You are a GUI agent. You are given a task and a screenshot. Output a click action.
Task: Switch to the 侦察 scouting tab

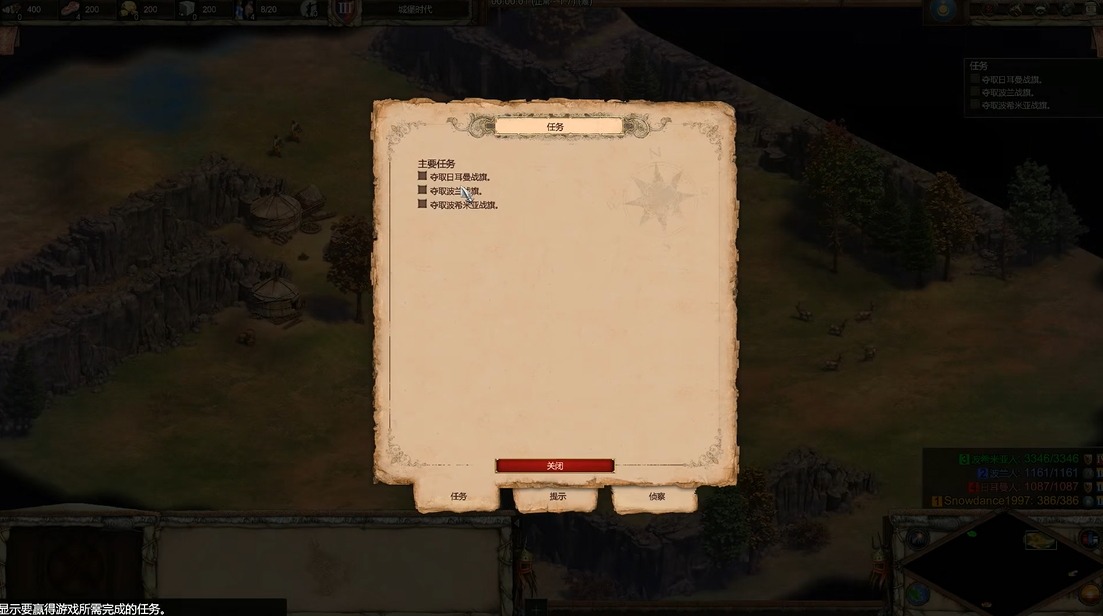(x=656, y=496)
